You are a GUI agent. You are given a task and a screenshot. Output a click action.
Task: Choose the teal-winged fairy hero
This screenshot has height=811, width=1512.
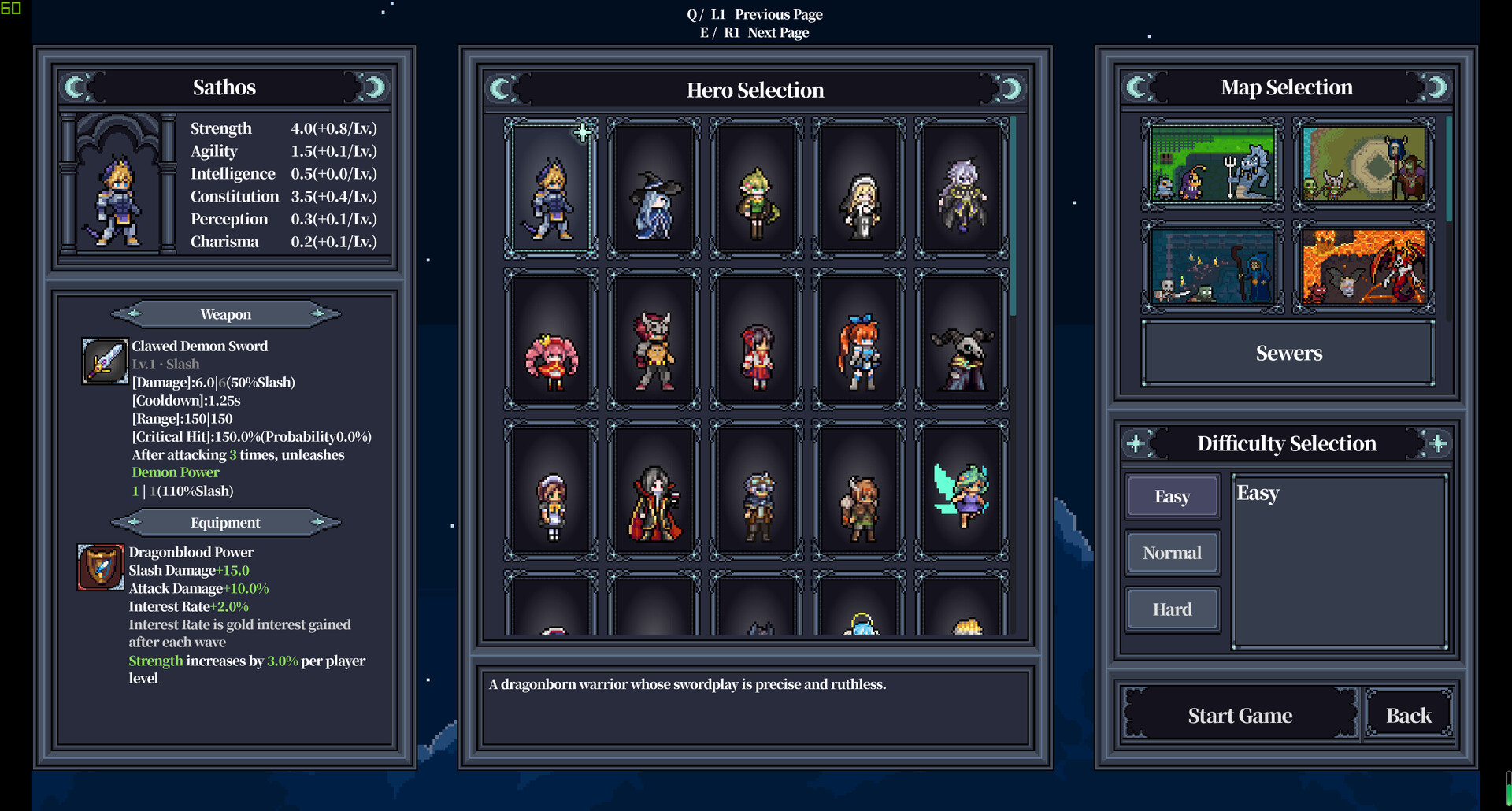[x=962, y=491]
